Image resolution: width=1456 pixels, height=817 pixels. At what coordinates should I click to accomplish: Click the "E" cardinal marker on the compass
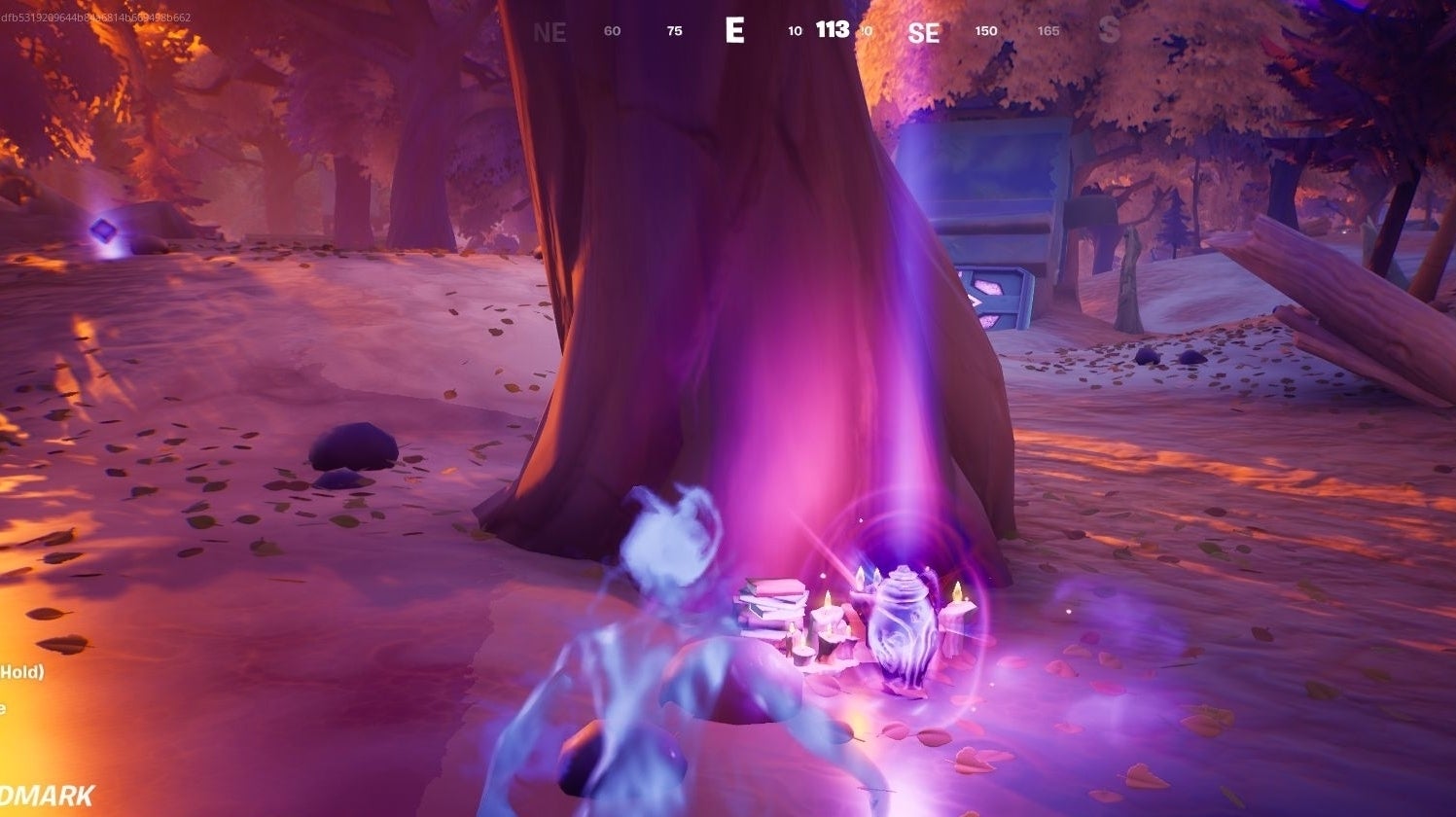point(735,30)
